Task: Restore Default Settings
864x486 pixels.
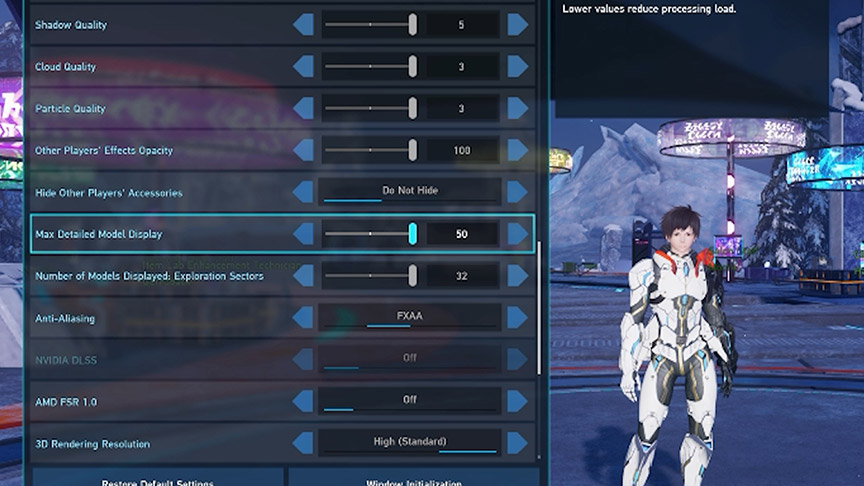Action: pos(158,479)
